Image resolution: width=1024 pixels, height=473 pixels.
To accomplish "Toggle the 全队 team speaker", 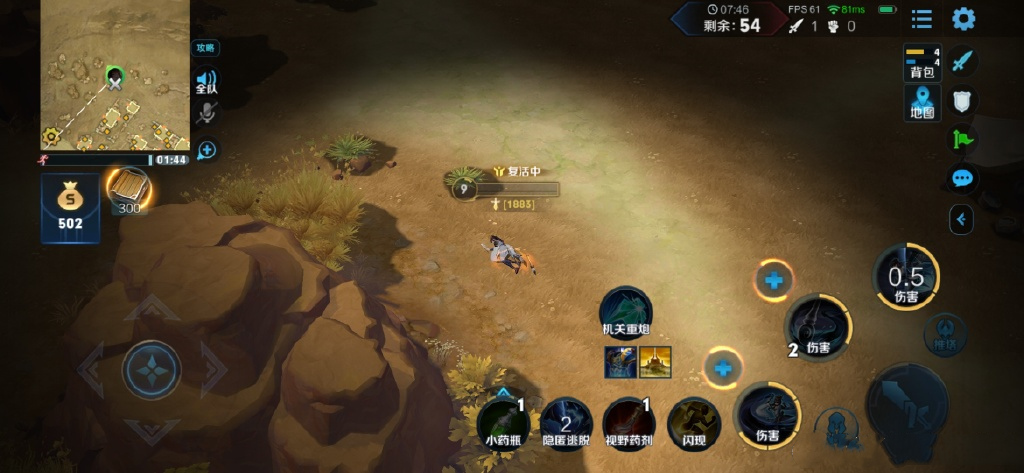I will [206, 81].
